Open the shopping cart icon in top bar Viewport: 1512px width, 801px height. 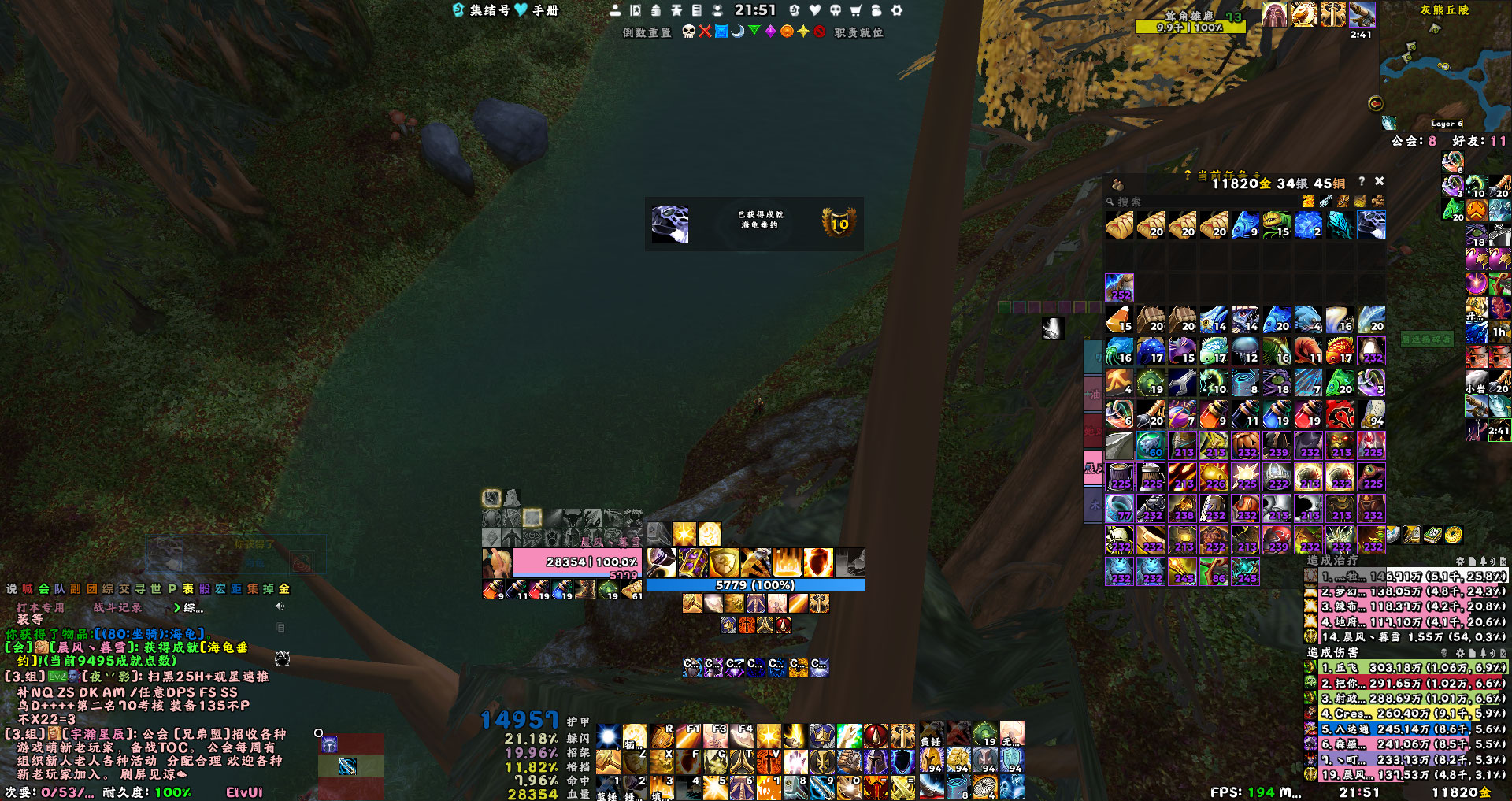pos(855,10)
